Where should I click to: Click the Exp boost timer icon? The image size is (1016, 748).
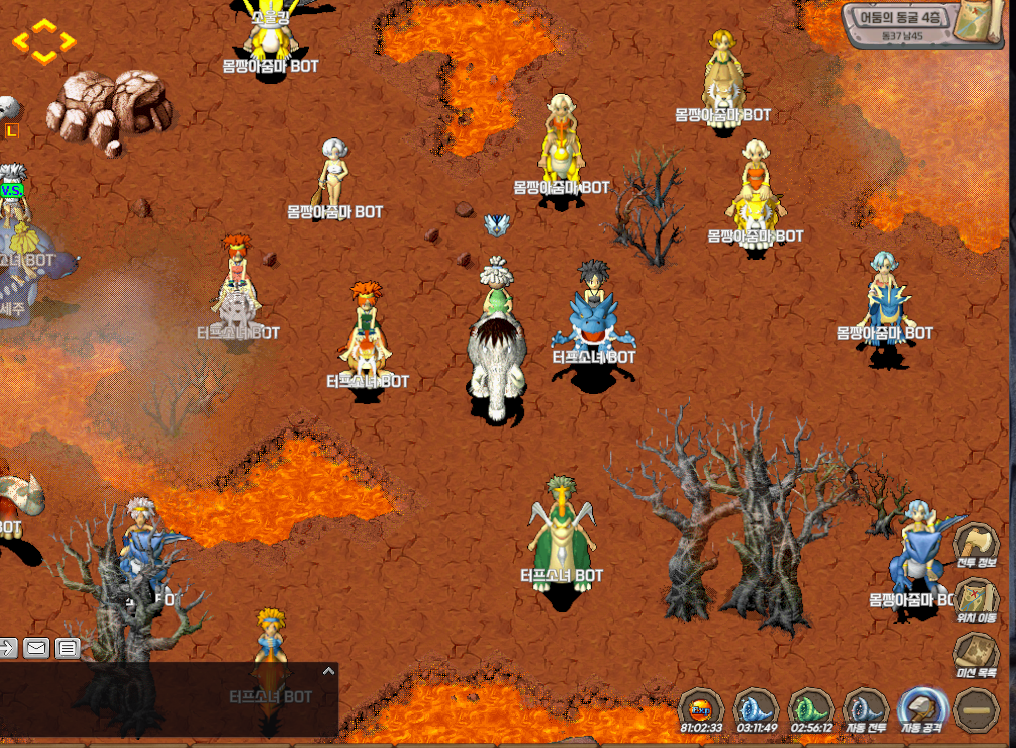click(701, 708)
